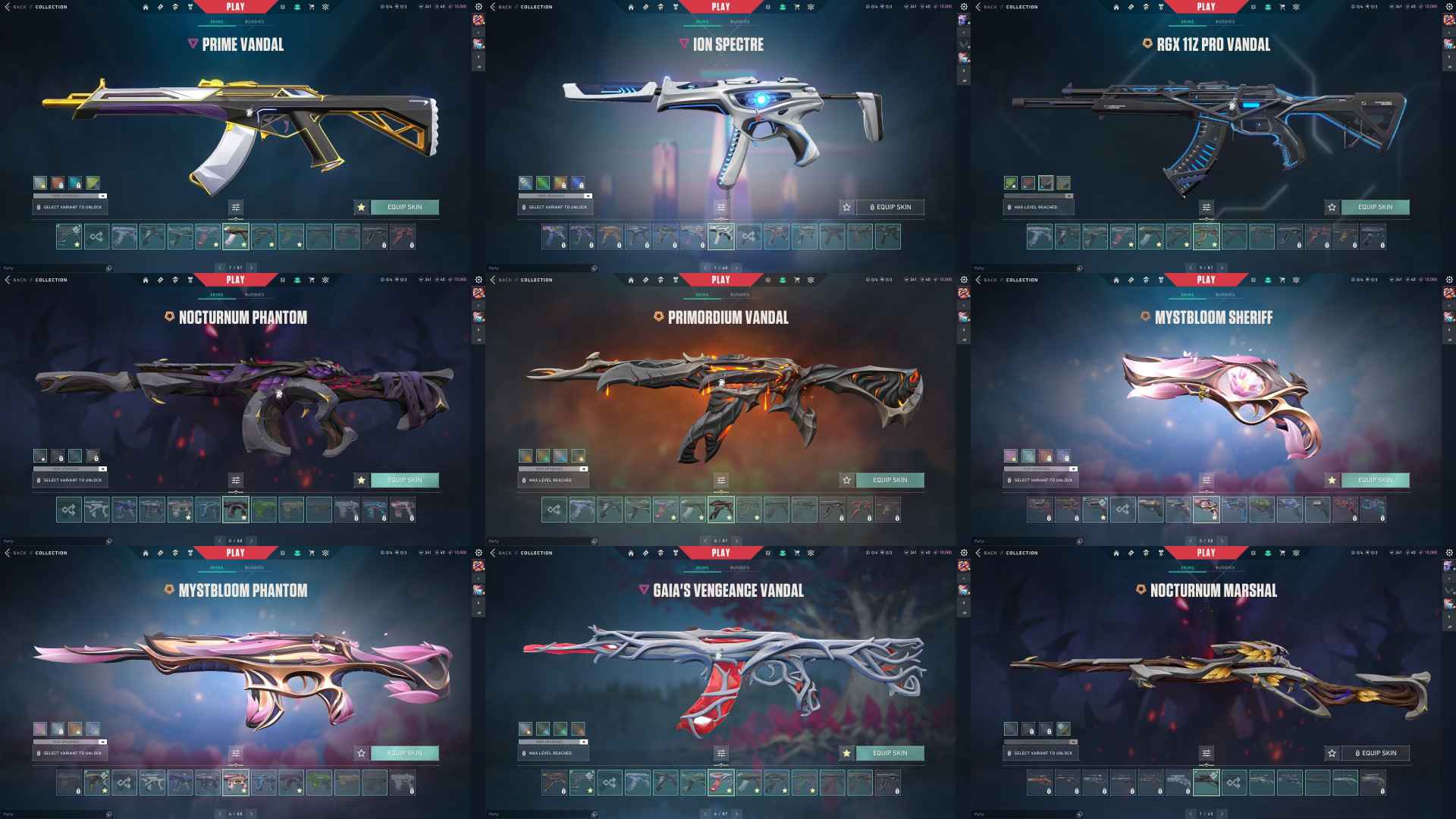
Task: Click the Equip Skin button for Primordium Vandal
Action: pos(891,480)
